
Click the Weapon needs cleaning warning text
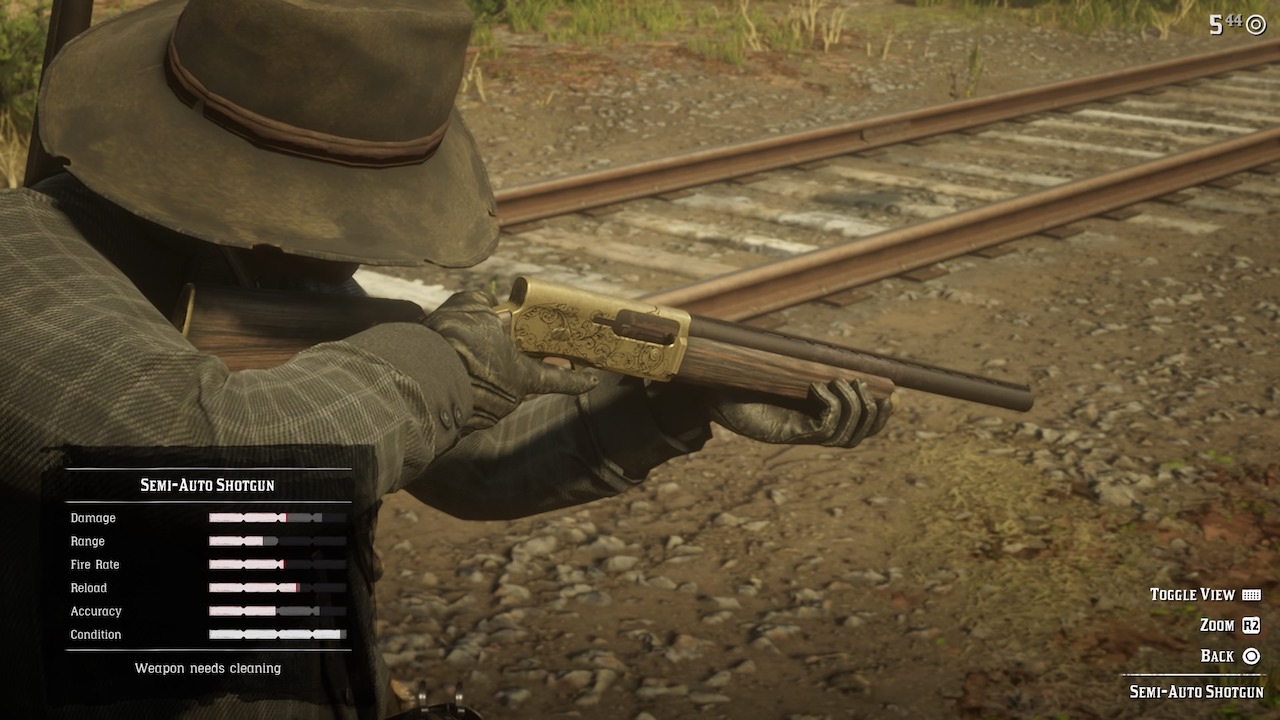click(206, 668)
